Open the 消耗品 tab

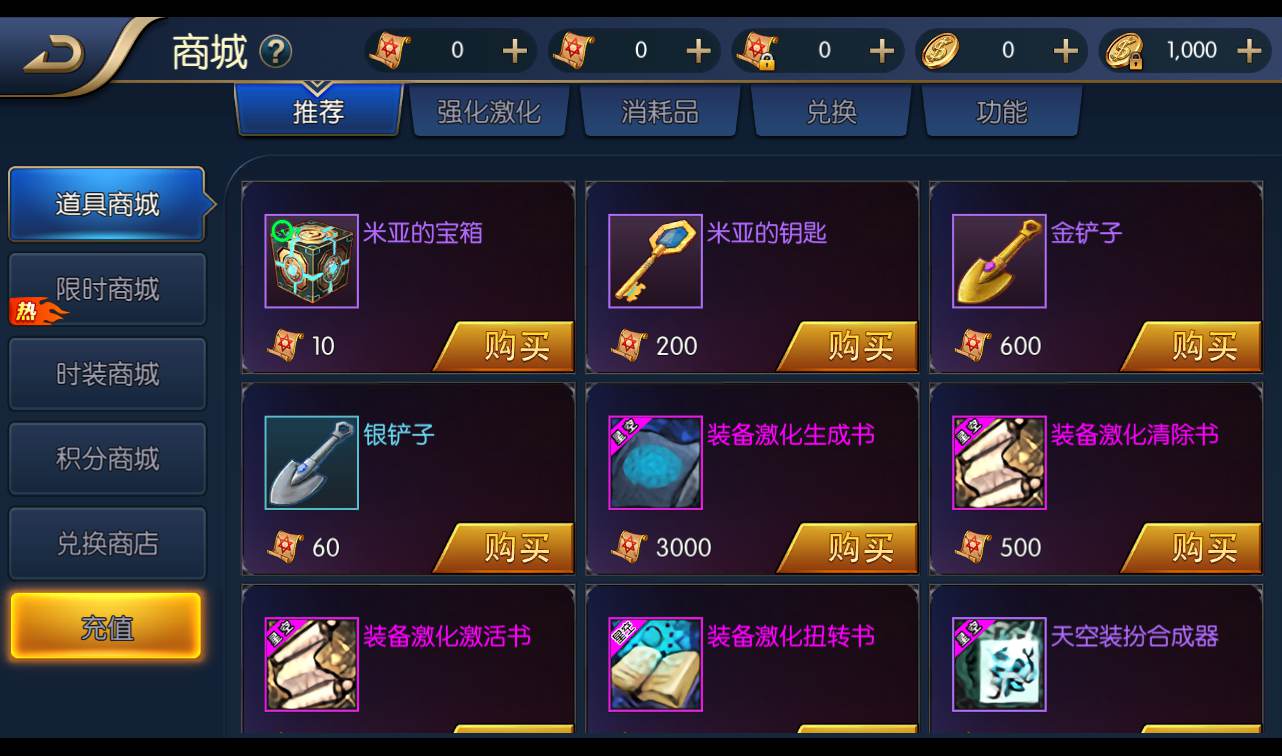659,112
